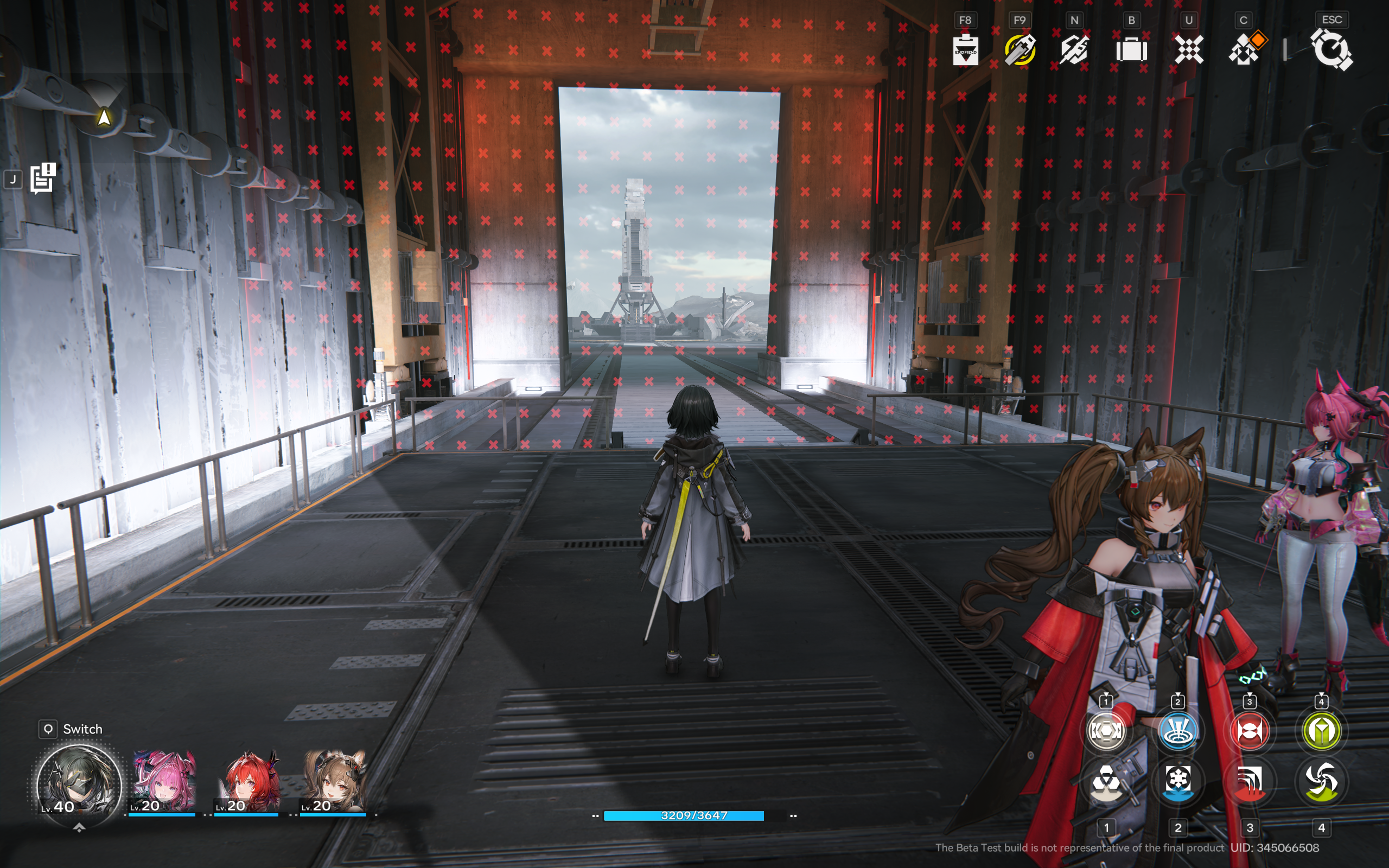
Task: Open the checkered X operator icon
Action: pyautogui.click(x=1189, y=50)
